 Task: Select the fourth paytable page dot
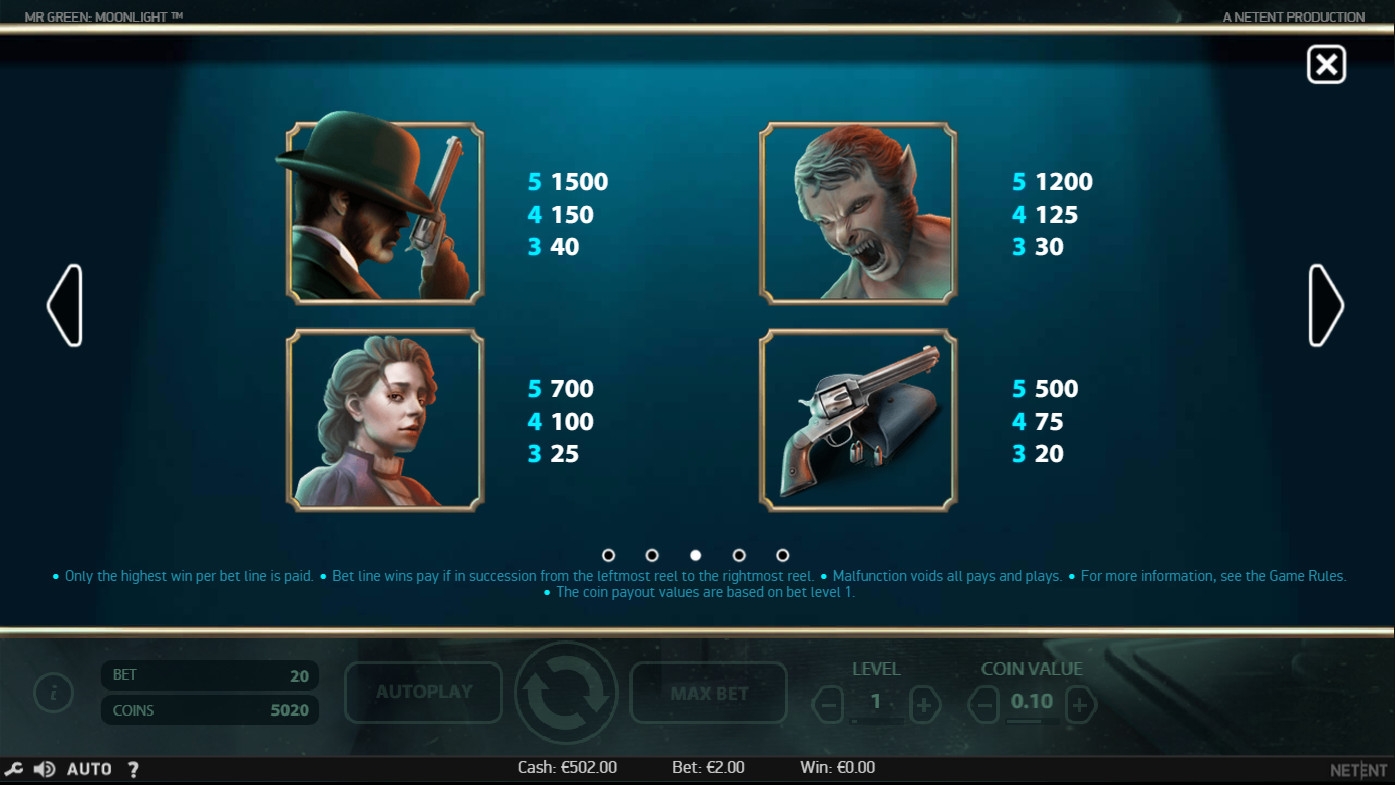(739, 555)
